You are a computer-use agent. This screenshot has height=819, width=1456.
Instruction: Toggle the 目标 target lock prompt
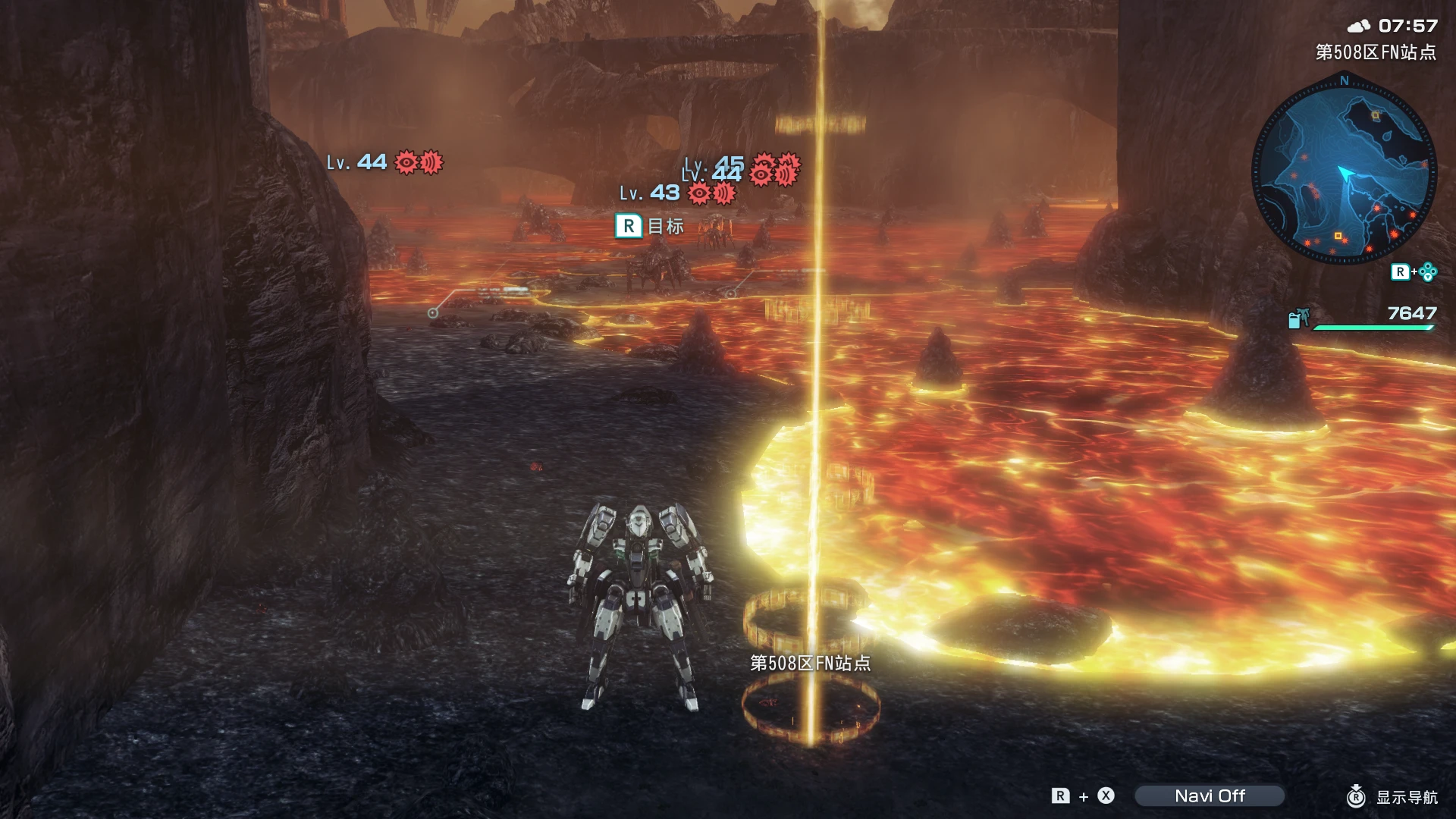click(x=654, y=226)
